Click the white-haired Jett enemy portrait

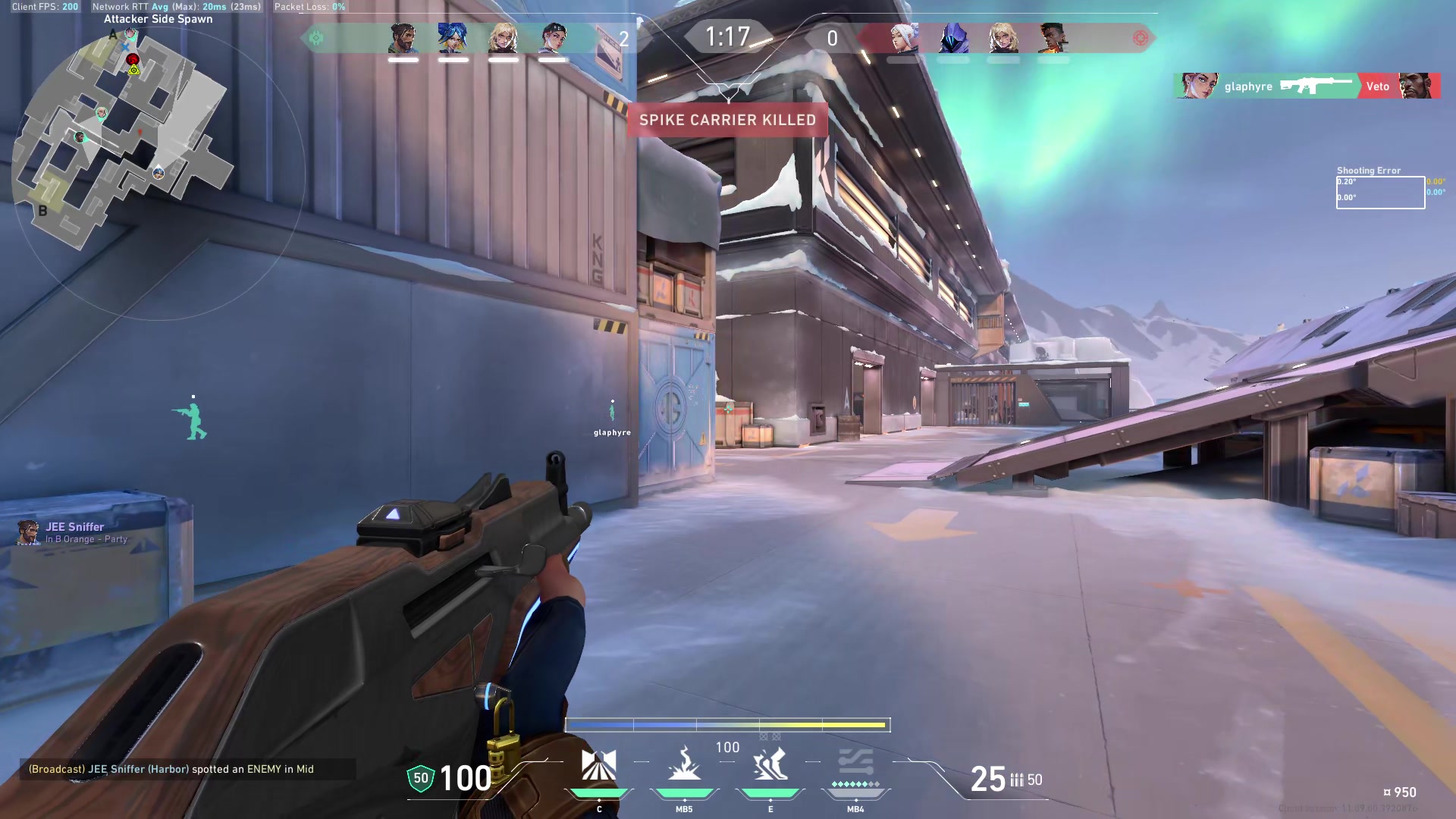point(903,38)
